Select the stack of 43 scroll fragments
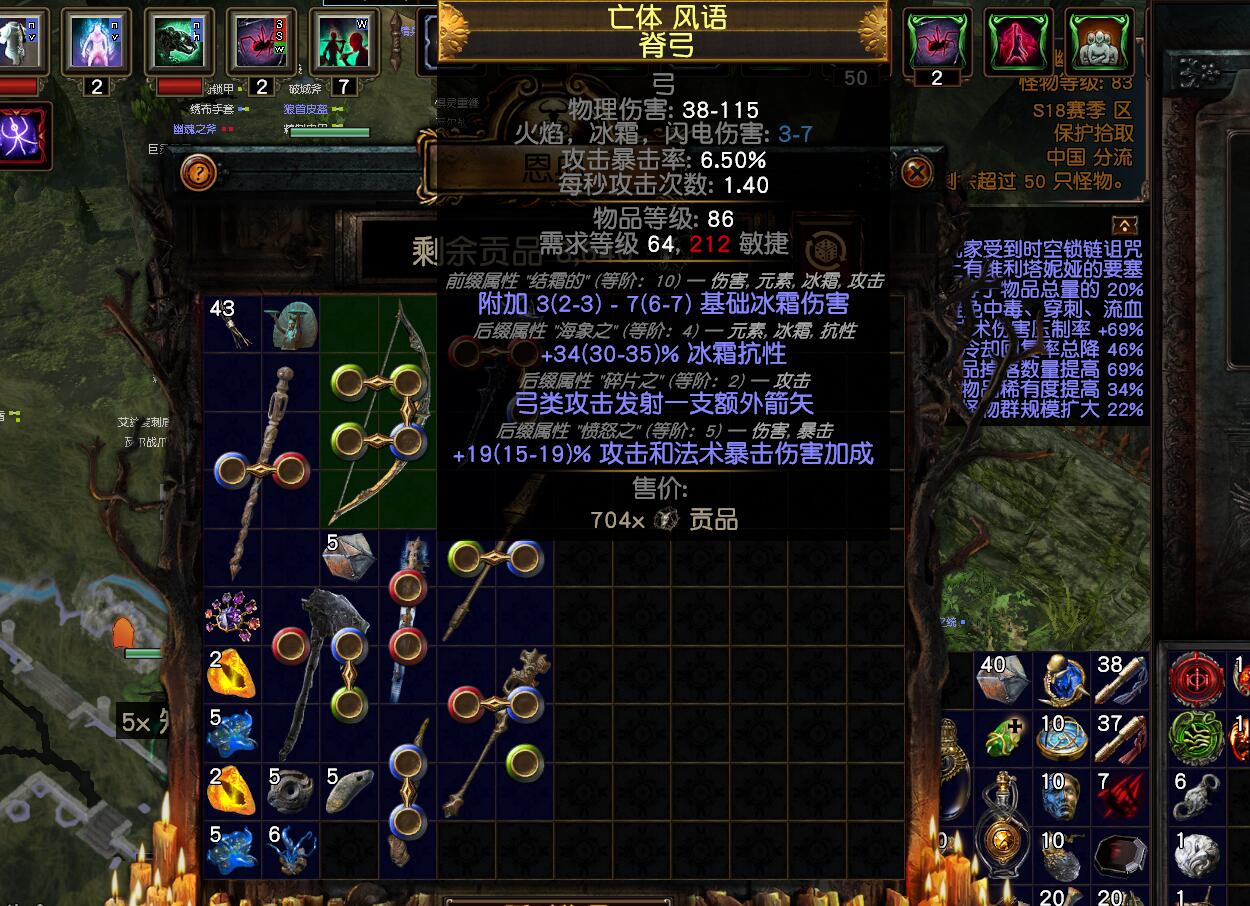This screenshot has width=1250, height=906. click(231, 323)
